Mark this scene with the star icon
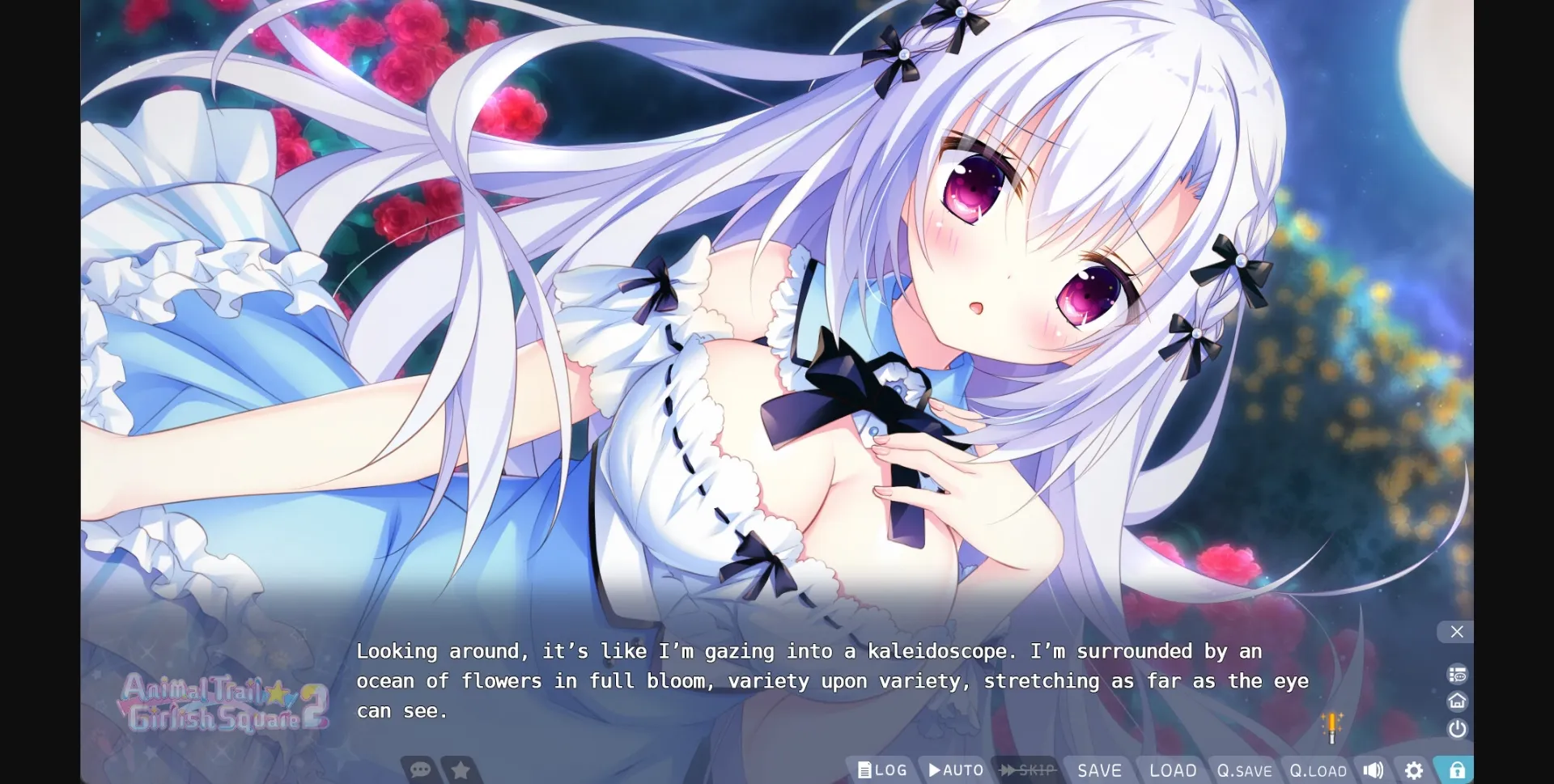 click(x=460, y=769)
